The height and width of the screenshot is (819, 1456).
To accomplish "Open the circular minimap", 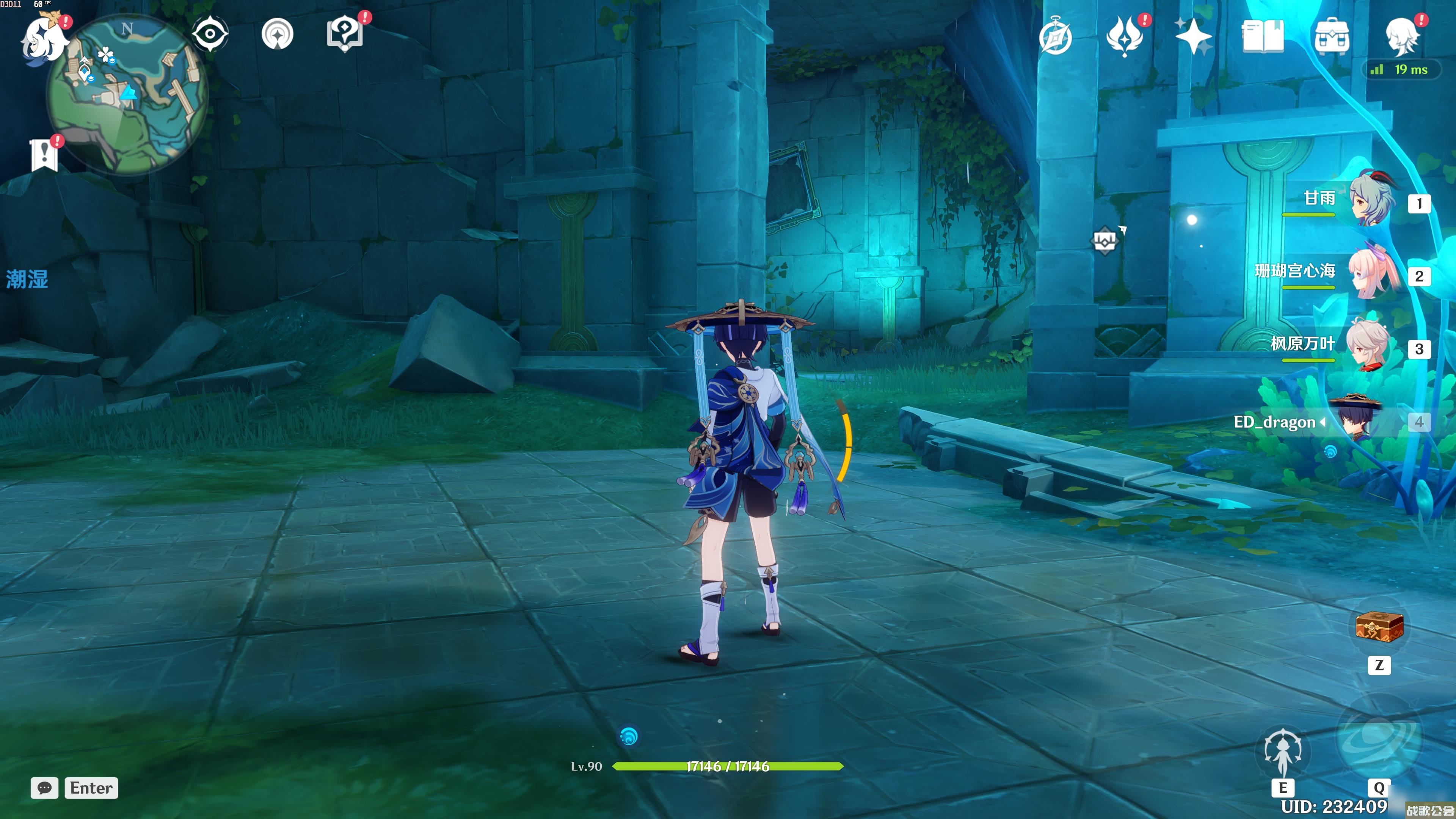I will click(x=128, y=94).
